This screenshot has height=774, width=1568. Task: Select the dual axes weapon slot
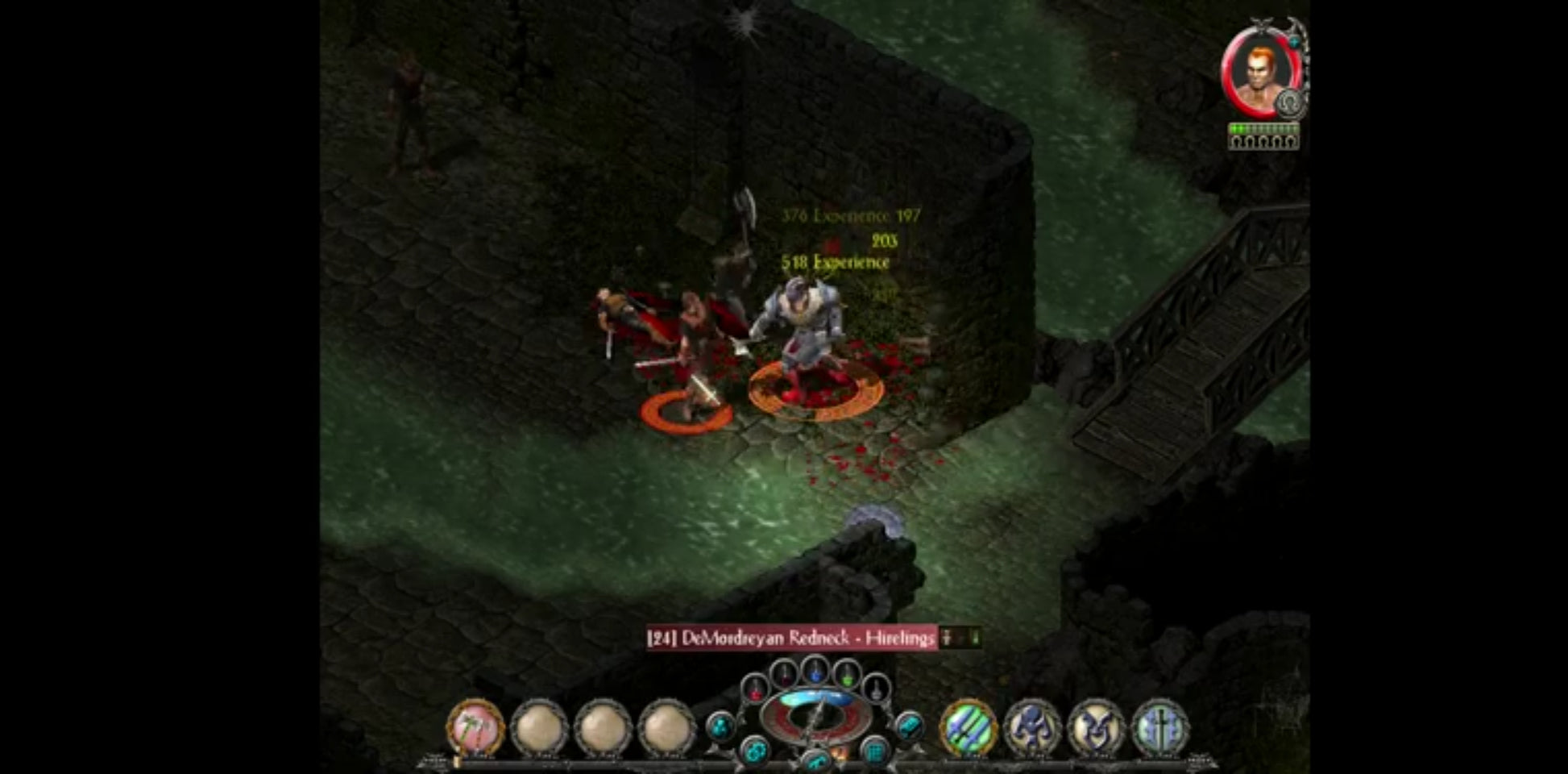tap(475, 727)
